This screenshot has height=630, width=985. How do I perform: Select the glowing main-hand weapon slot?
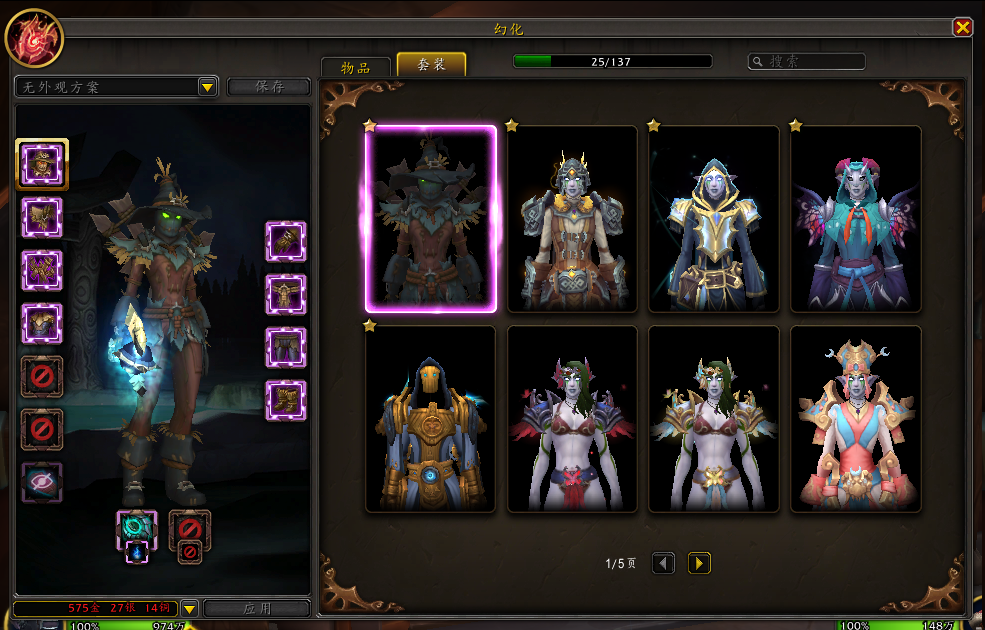coord(137,527)
